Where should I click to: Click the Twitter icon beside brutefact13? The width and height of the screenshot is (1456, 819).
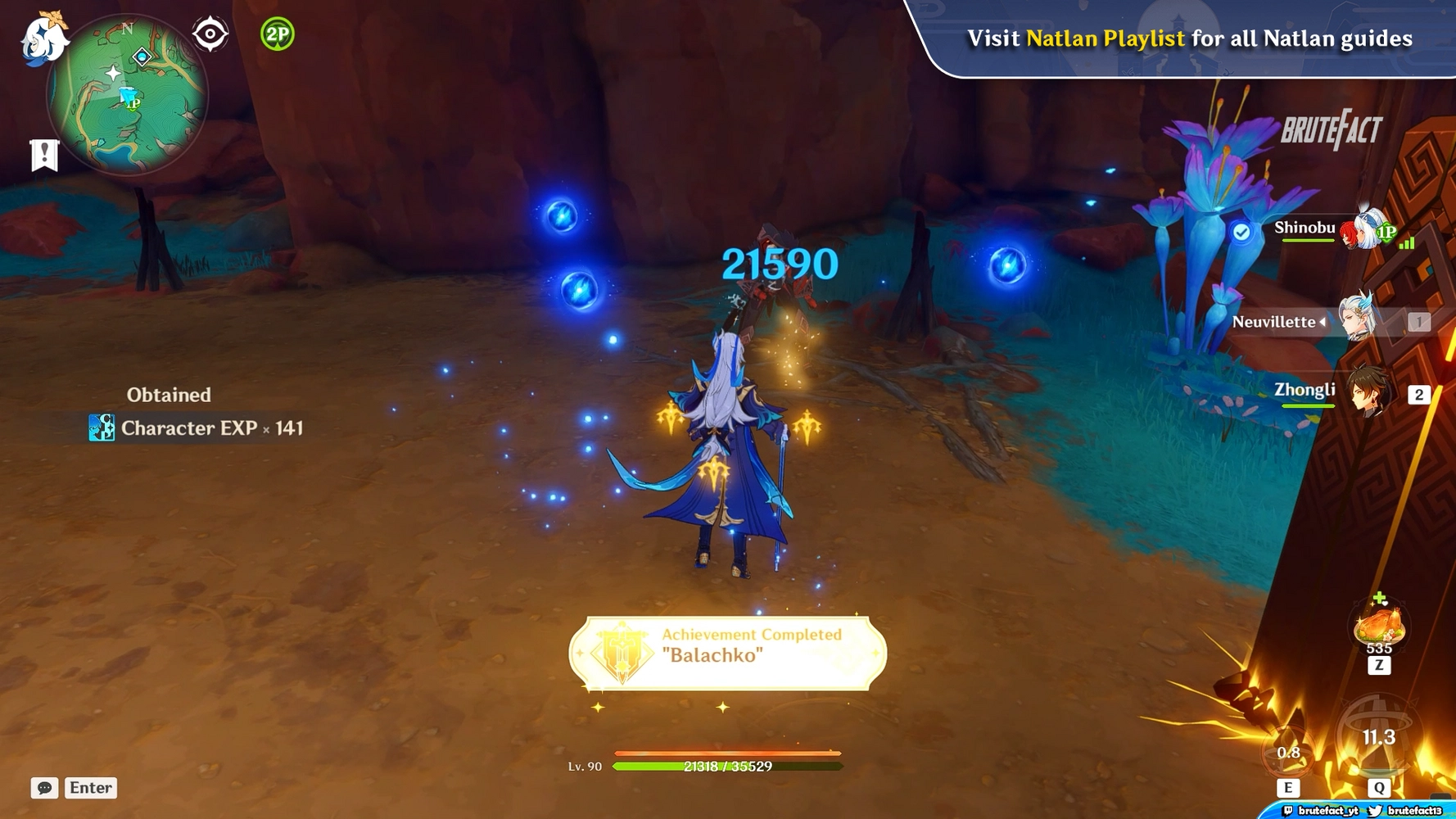point(1375,812)
